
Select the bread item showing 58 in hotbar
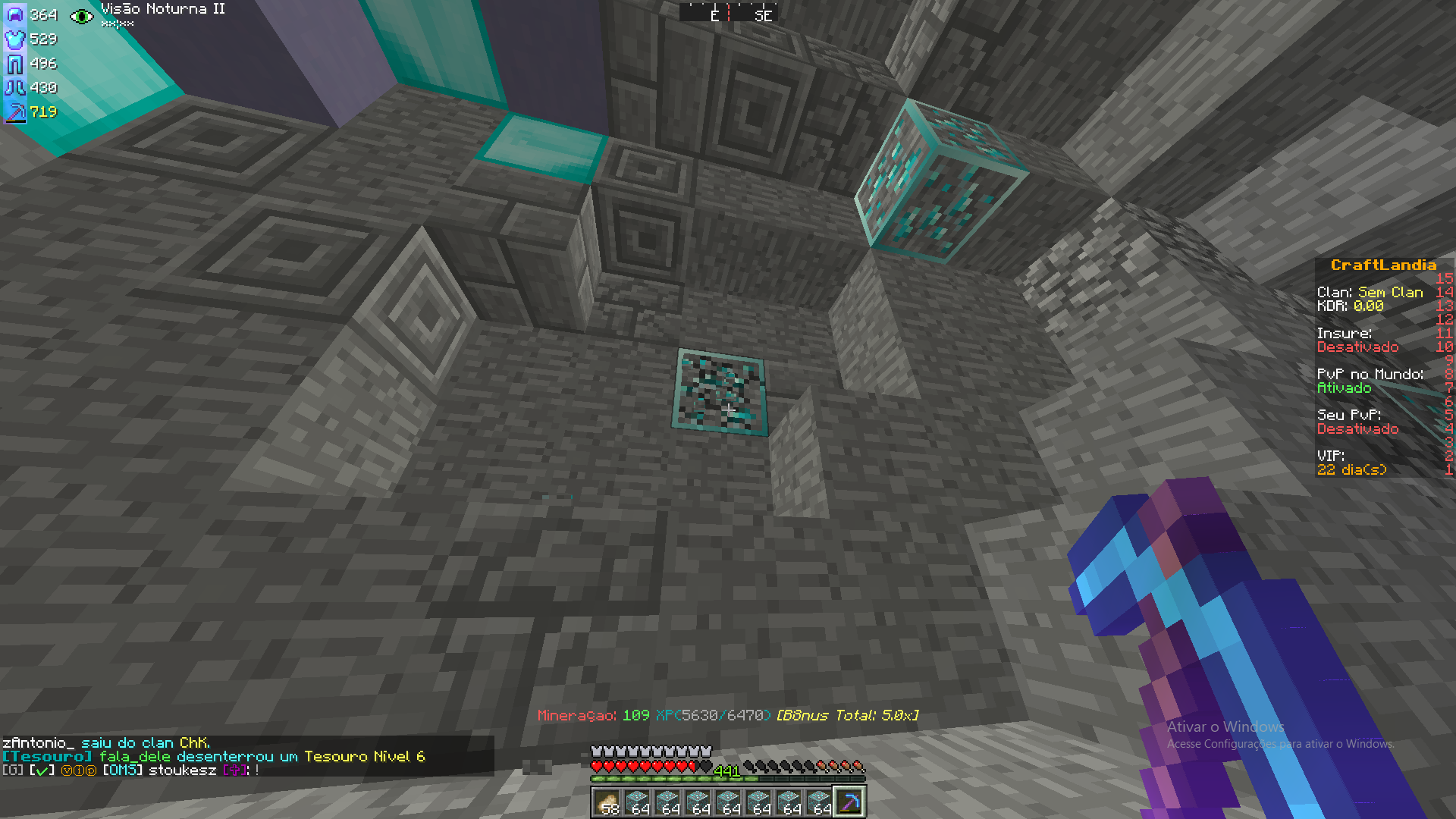607,802
